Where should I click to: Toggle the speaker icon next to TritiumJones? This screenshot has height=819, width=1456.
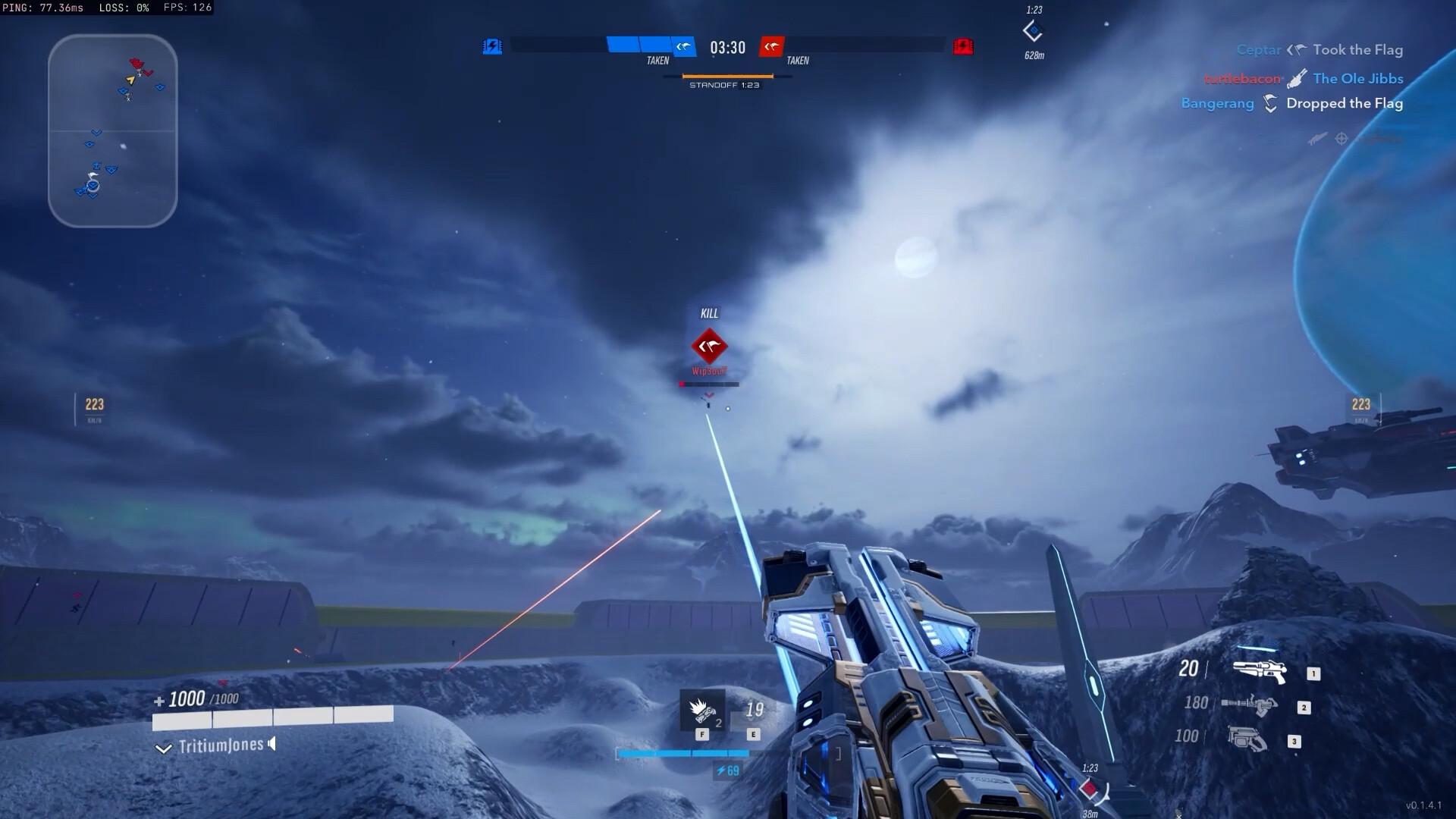tap(272, 744)
